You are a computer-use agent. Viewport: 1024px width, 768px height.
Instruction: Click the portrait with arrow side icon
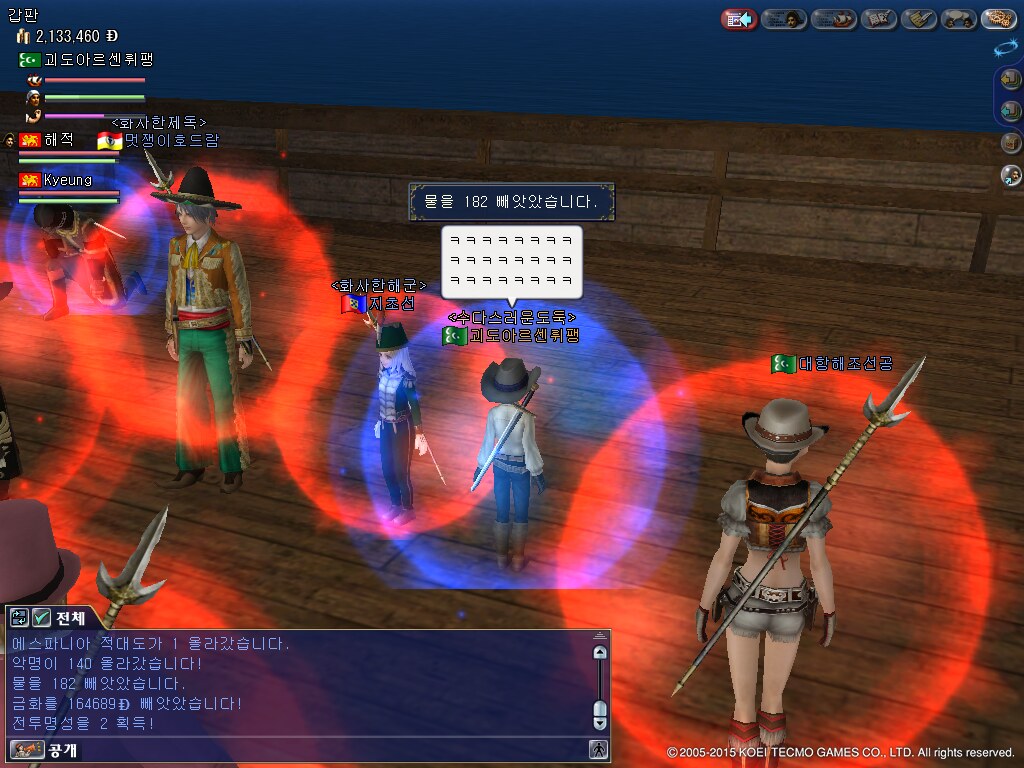point(1011,176)
